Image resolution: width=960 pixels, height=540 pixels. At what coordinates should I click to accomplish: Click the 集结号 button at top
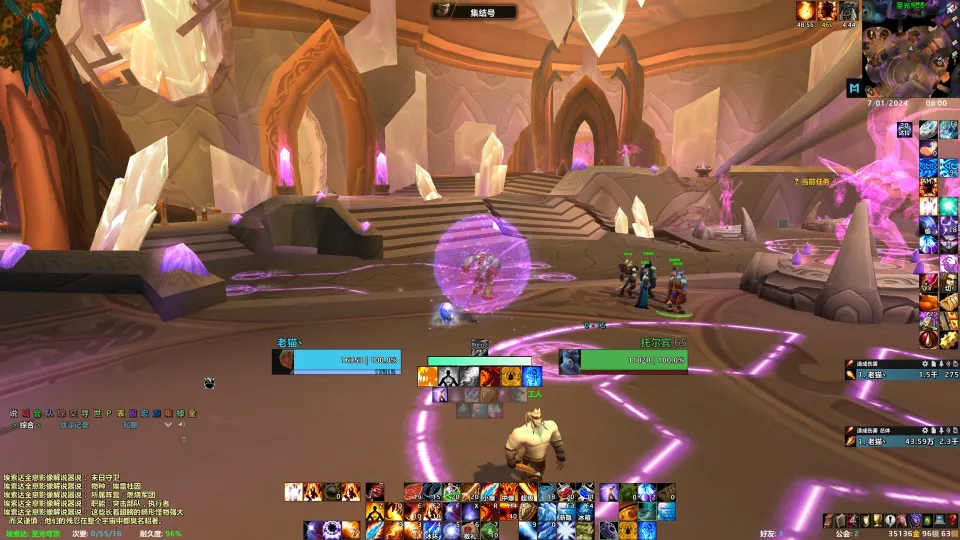(475, 12)
